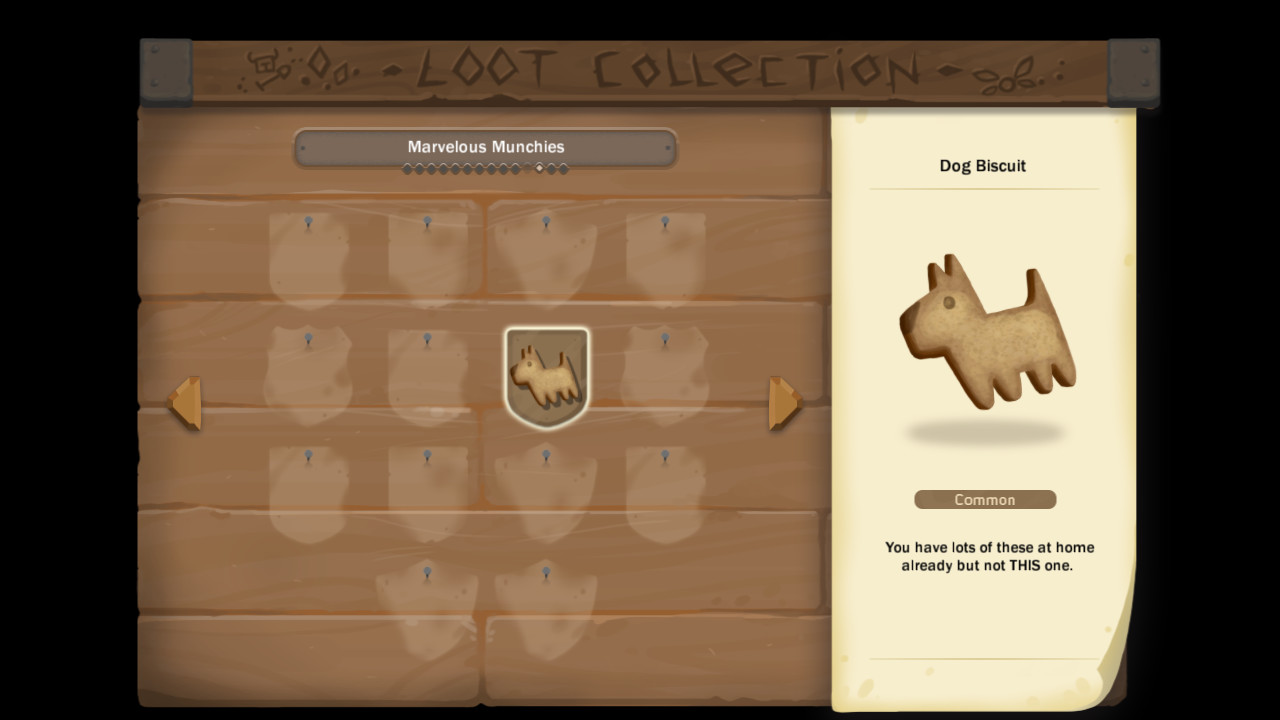This screenshot has width=1280, height=720.
Task: Select the Dog Biscuit badge in the grid
Action: point(546,376)
